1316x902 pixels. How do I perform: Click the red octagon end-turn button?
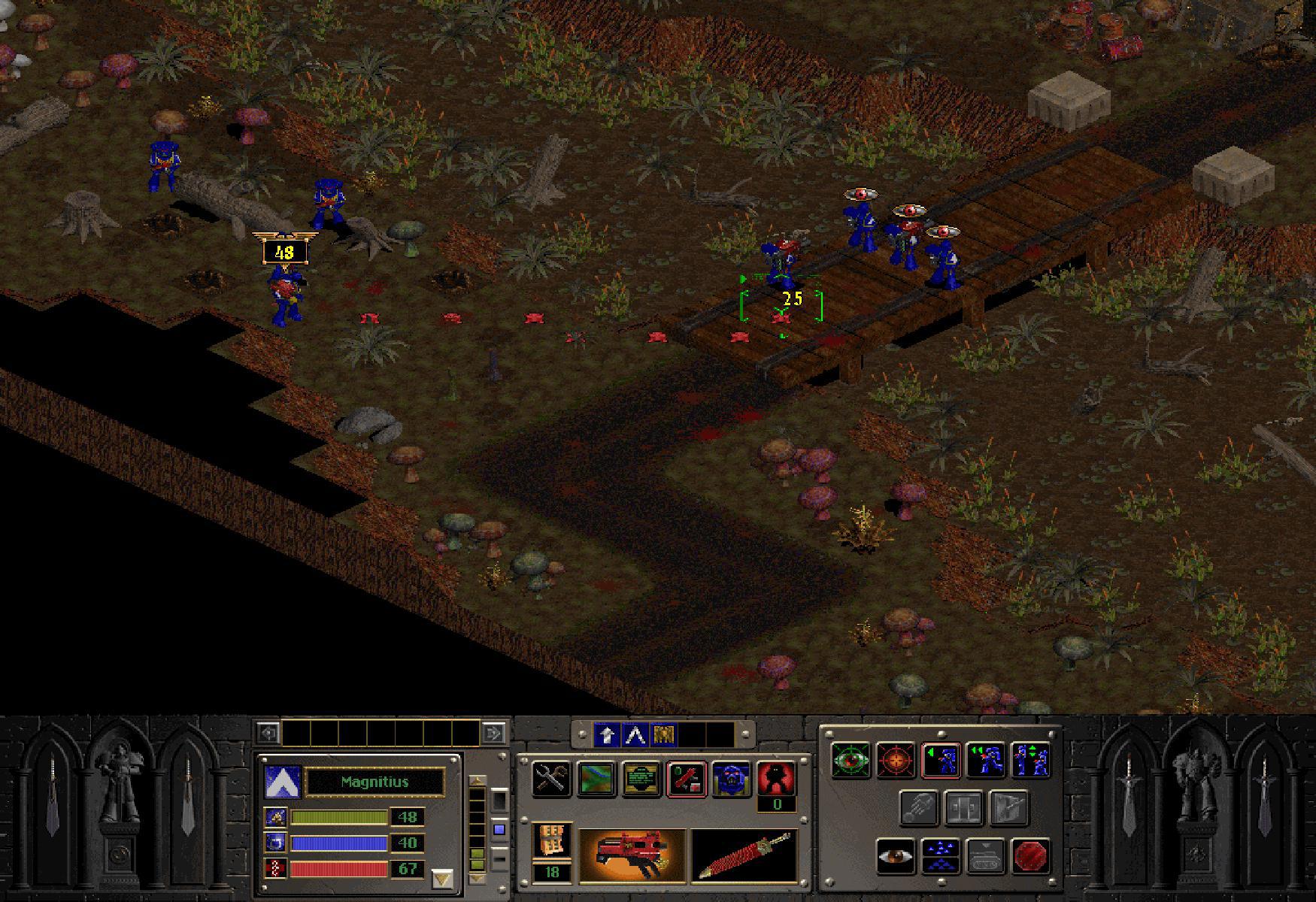click(x=1030, y=856)
